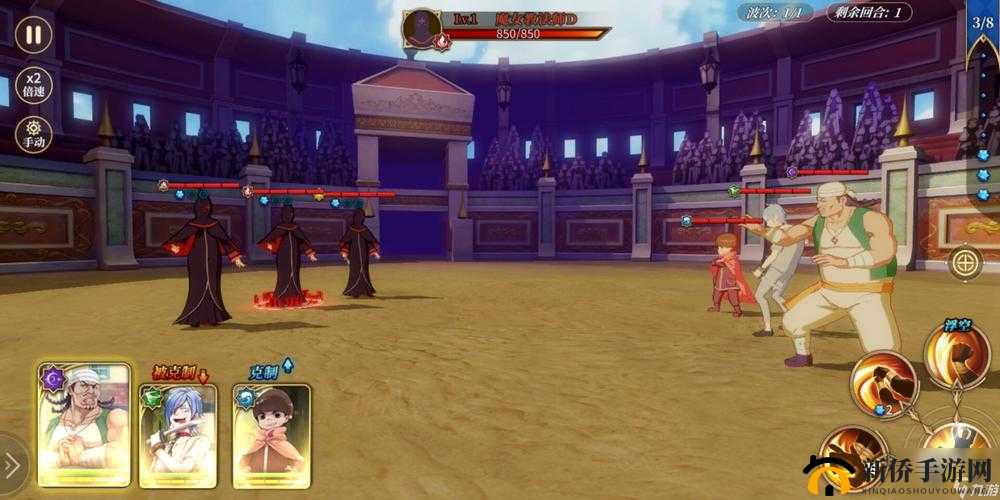
Task: Activate the 浮空 punch skill
Action: pyautogui.click(x=956, y=356)
